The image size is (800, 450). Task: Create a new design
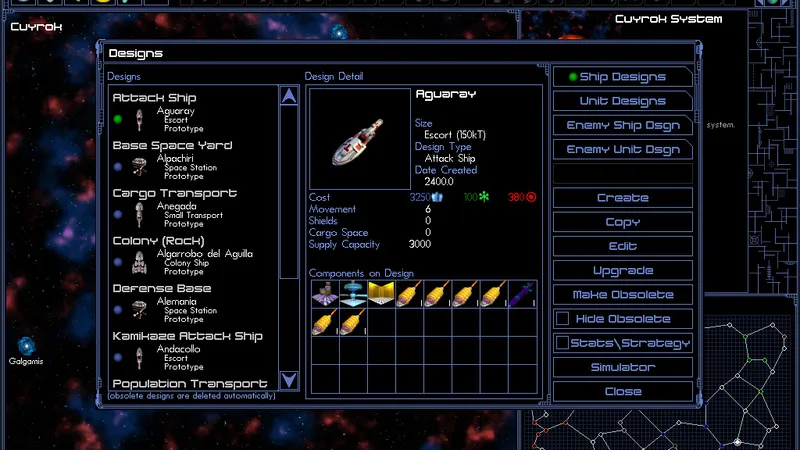coord(622,198)
